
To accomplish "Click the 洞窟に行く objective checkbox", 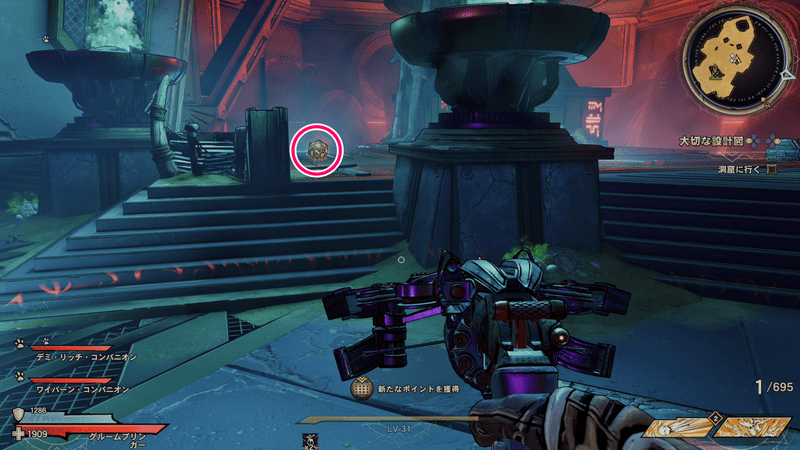I will [771, 170].
